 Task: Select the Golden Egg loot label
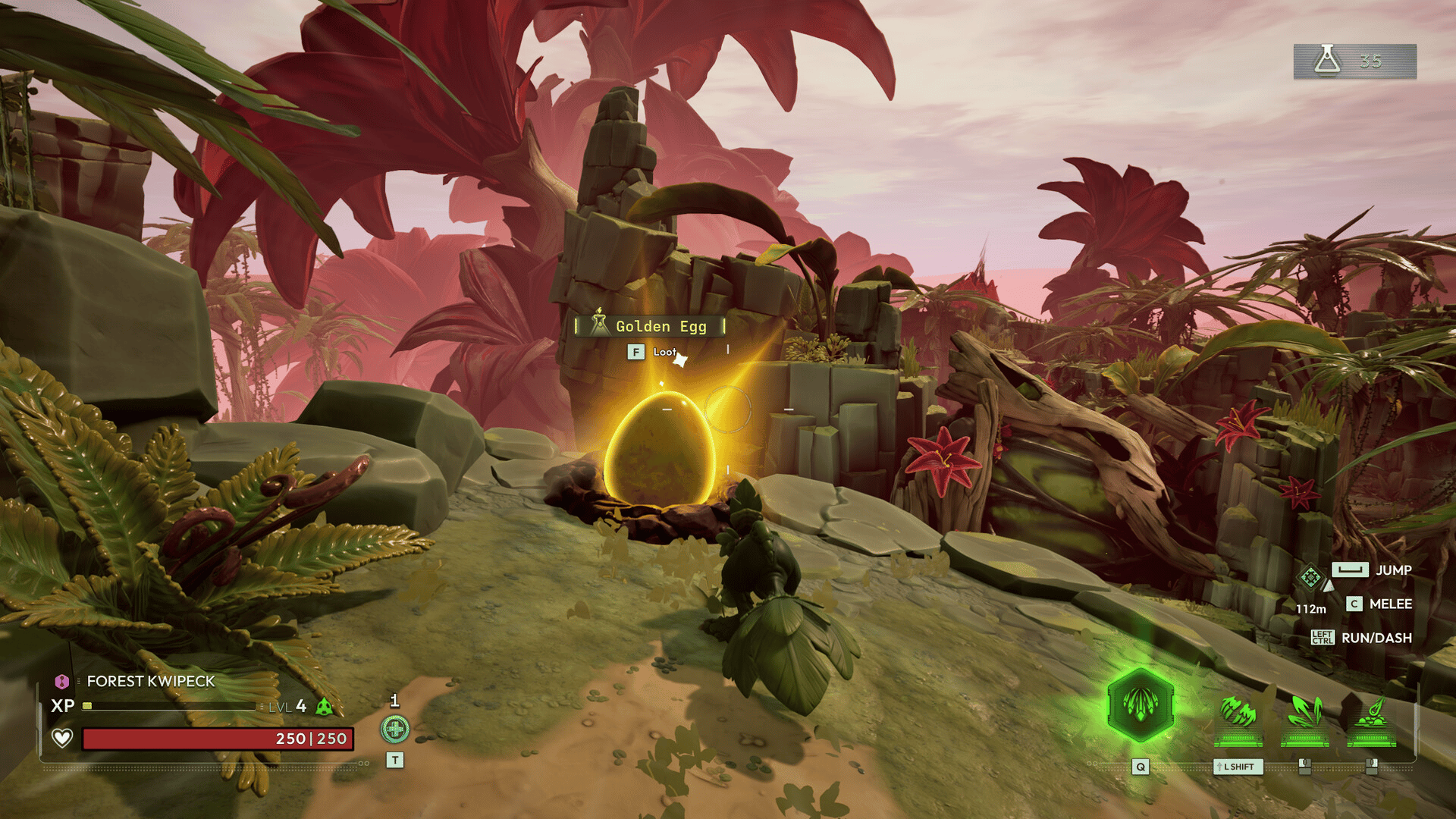click(x=650, y=326)
